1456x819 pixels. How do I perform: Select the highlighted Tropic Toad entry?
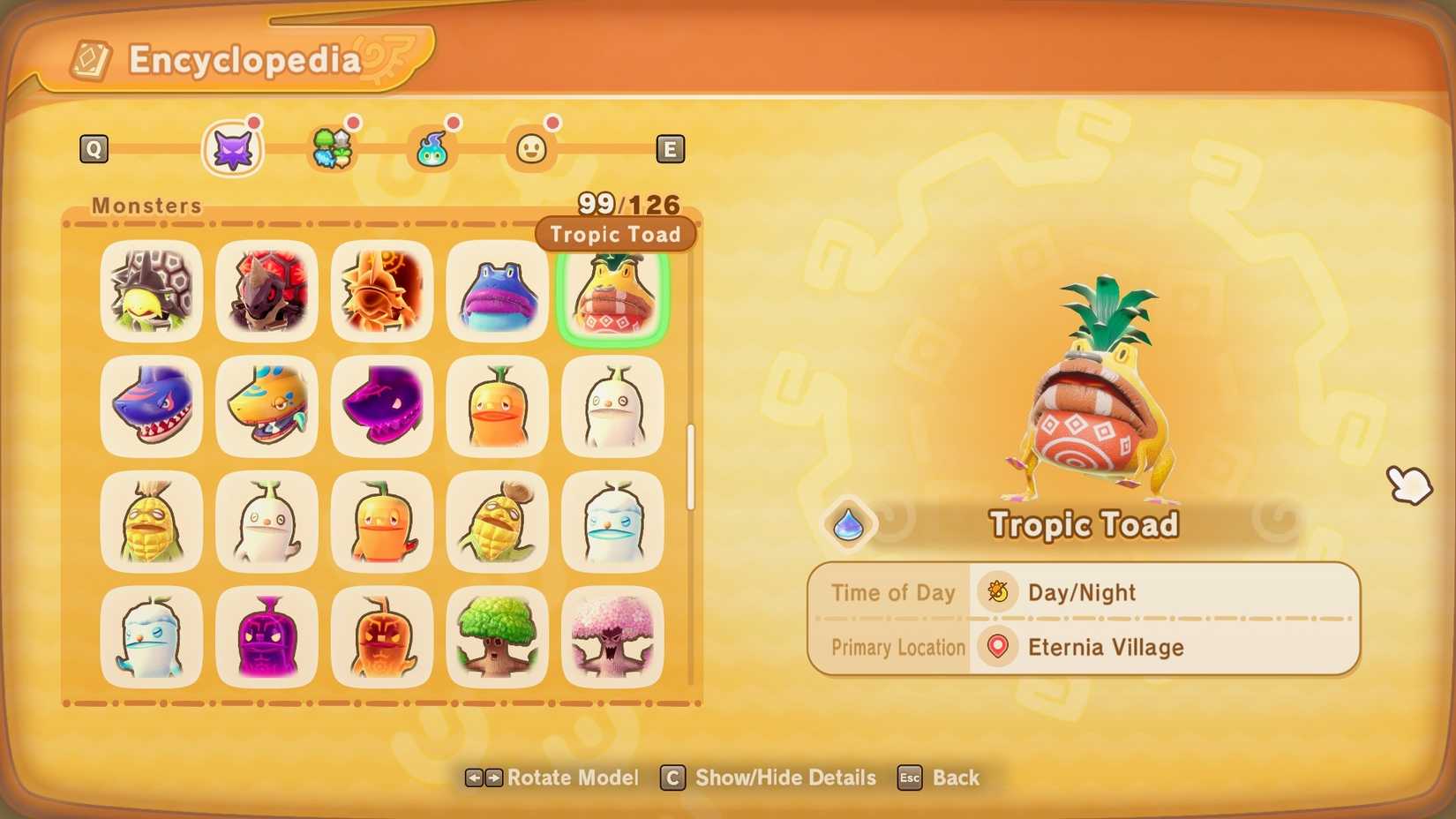[x=612, y=292]
